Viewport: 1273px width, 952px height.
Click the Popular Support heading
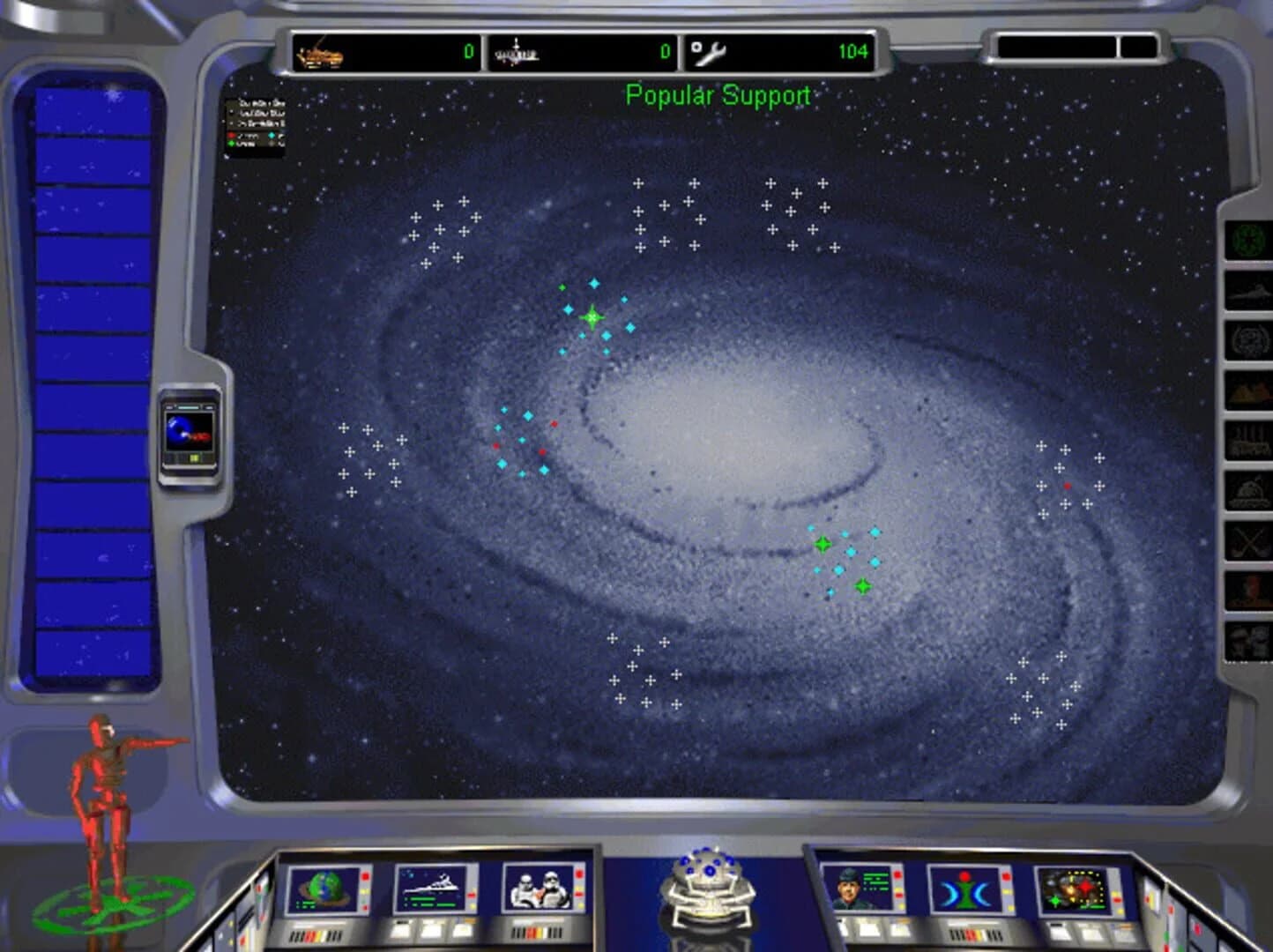(x=718, y=95)
